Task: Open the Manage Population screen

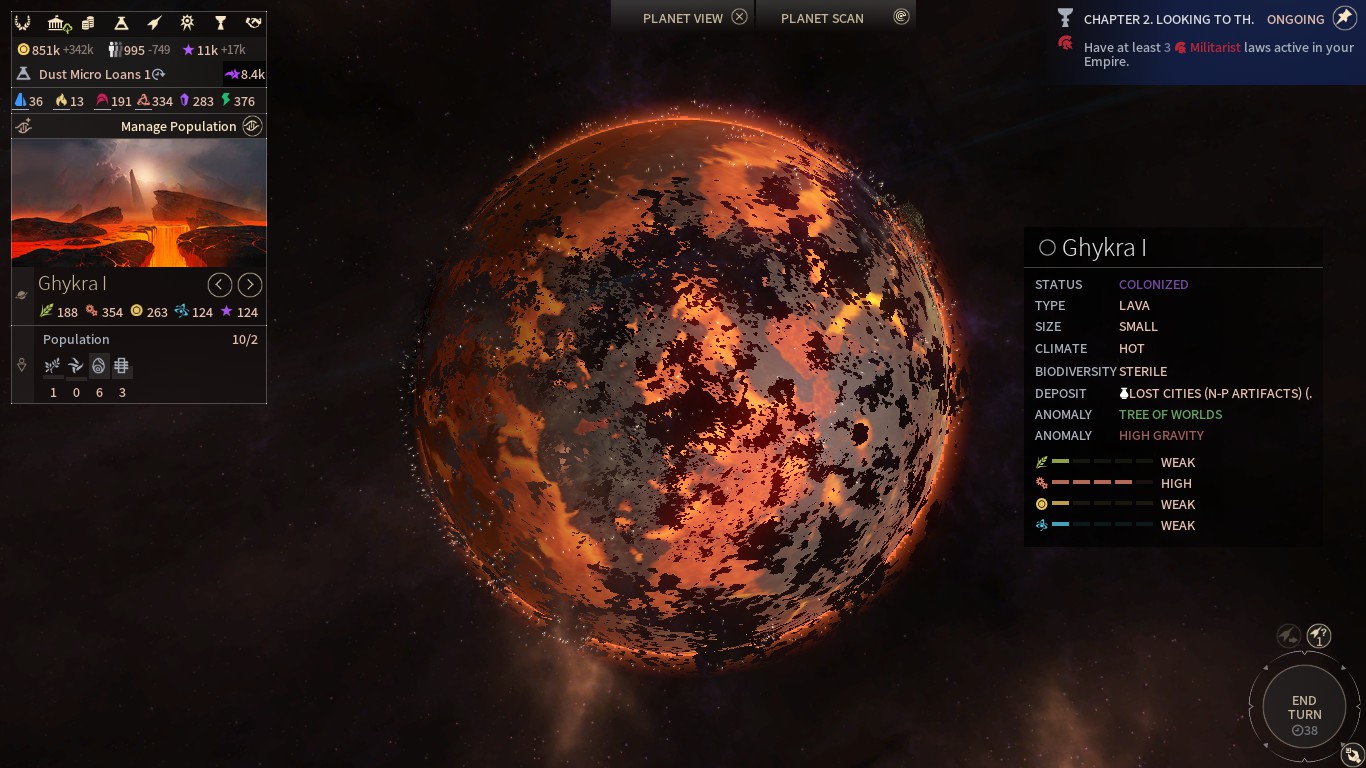Action: click(252, 126)
